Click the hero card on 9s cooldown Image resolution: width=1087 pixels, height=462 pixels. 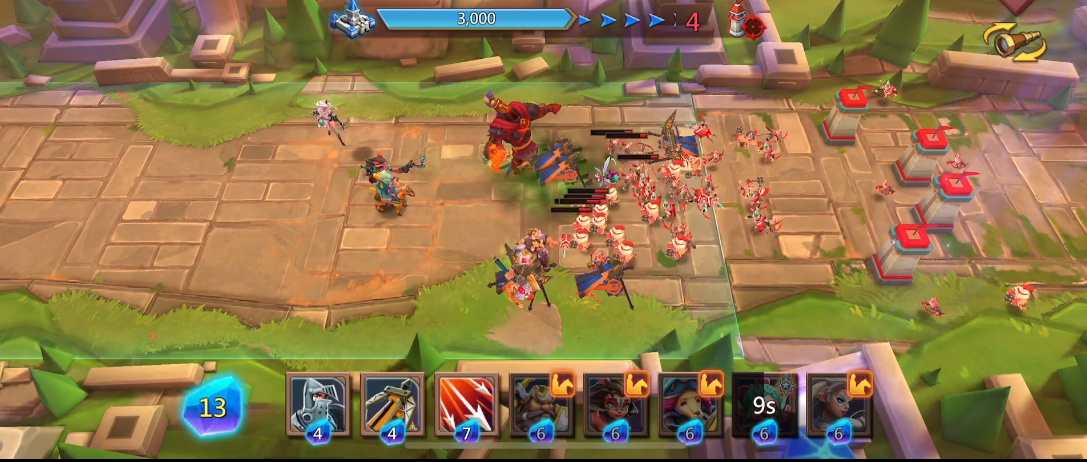(x=764, y=405)
